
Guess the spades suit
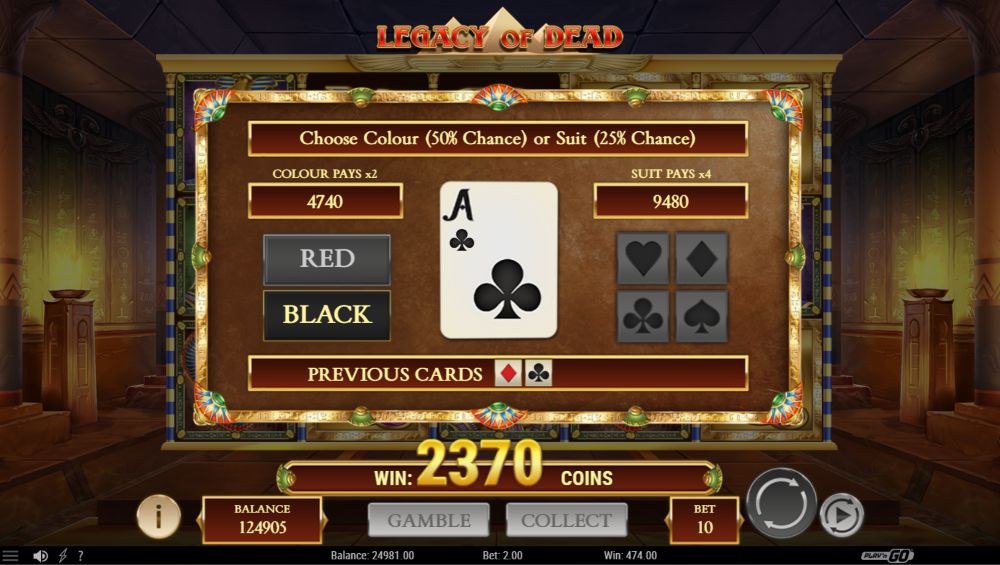coord(701,316)
